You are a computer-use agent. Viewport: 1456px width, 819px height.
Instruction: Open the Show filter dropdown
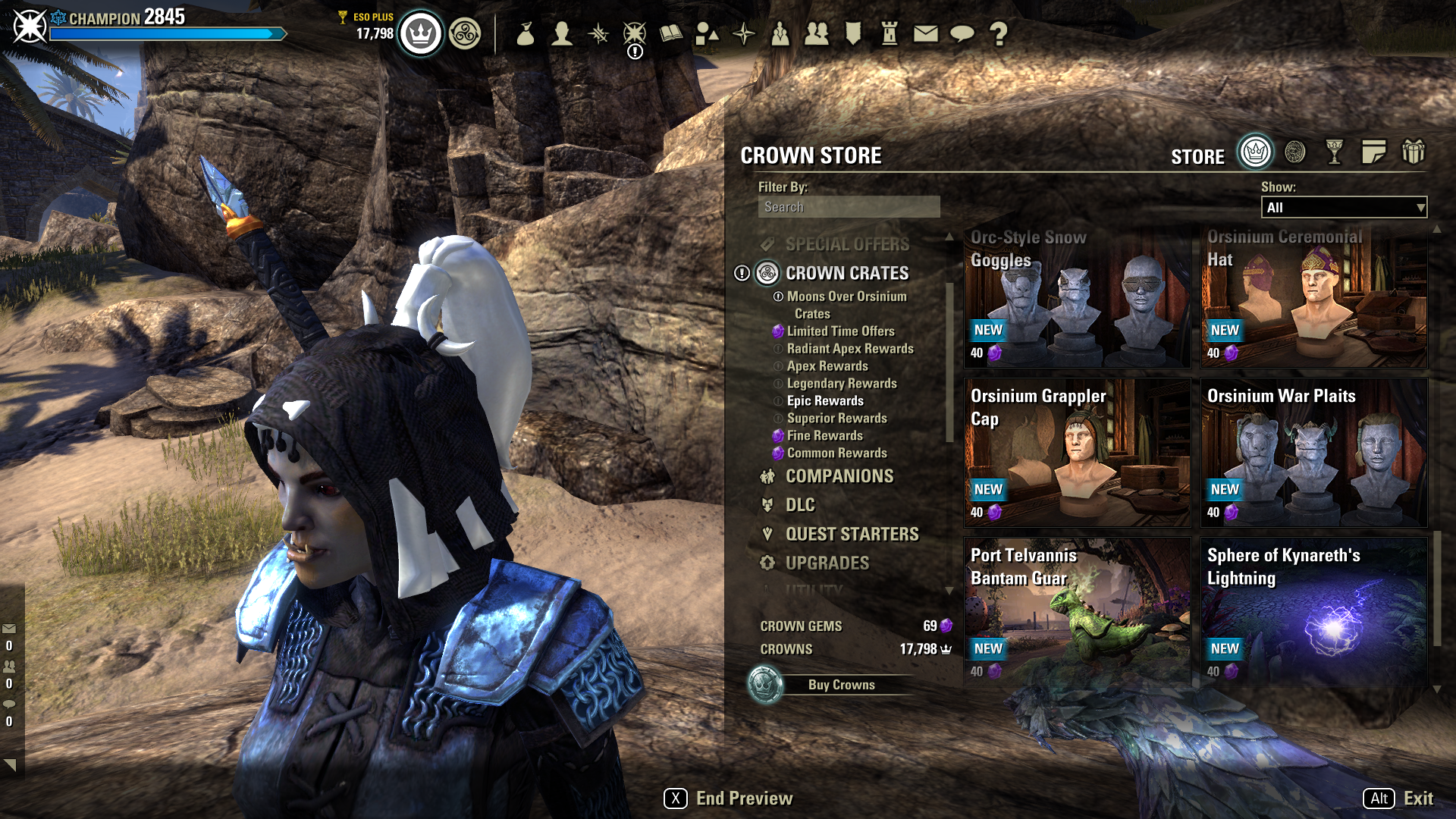[x=1344, y=208]
